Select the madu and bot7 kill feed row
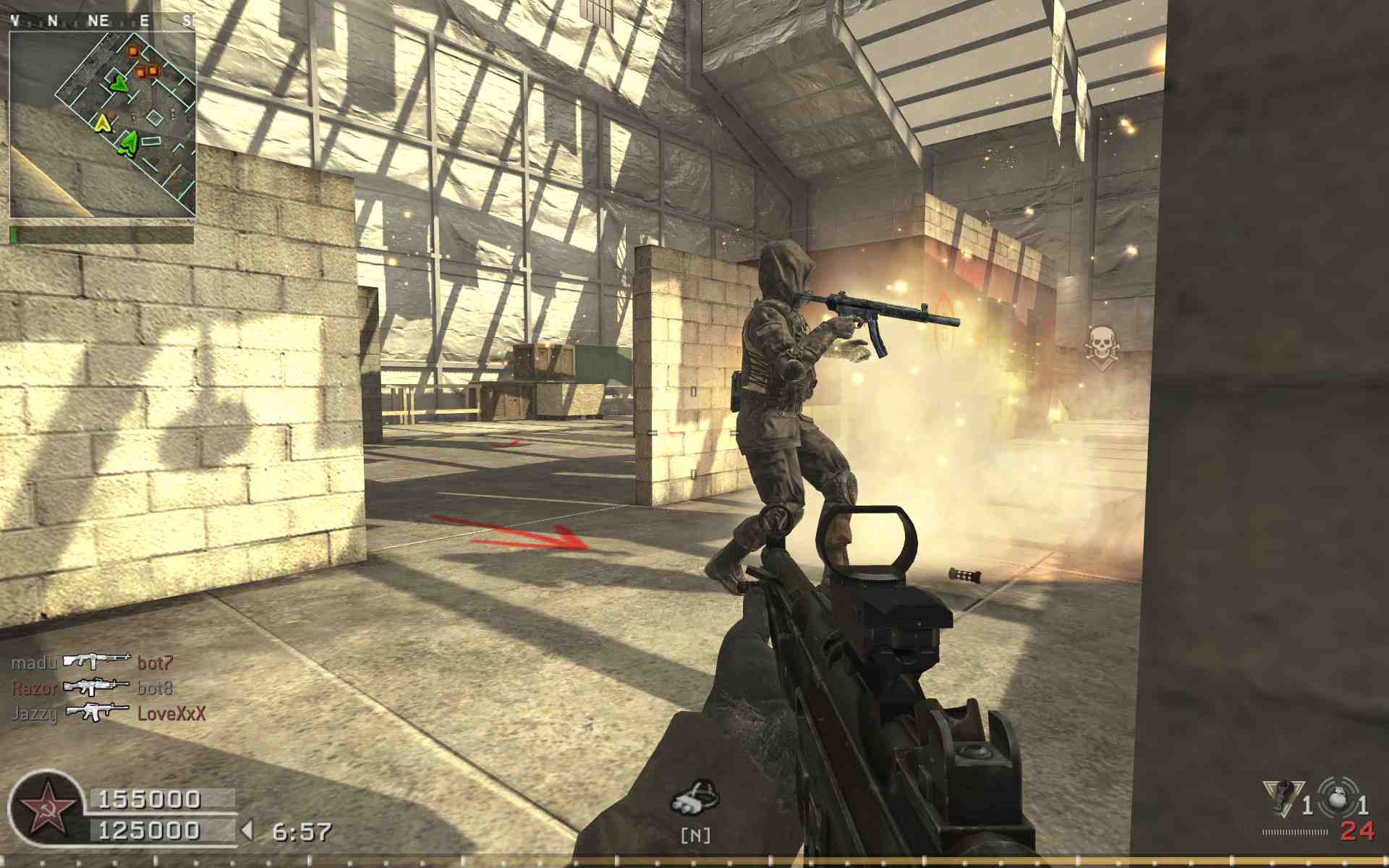 [x=93, y=662]
